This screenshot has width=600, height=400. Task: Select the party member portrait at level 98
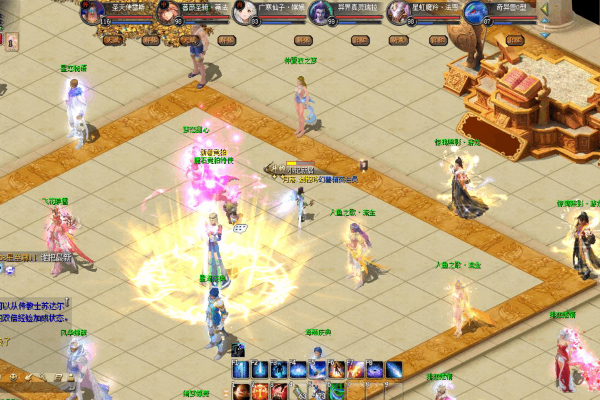pyautogui.click(x=168, y=12)
